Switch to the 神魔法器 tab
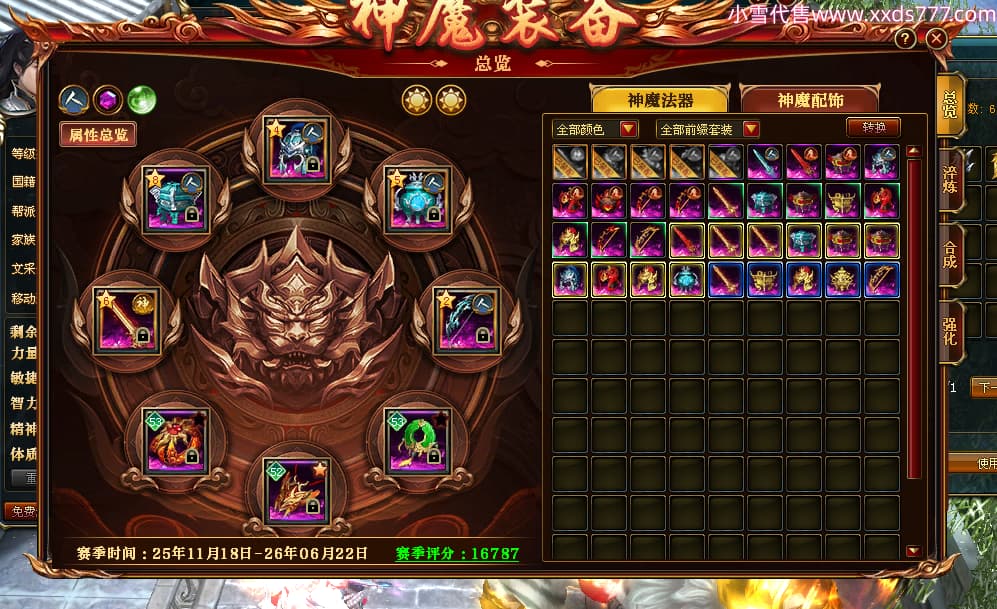The image size is (997, 609). pos(660,100)
